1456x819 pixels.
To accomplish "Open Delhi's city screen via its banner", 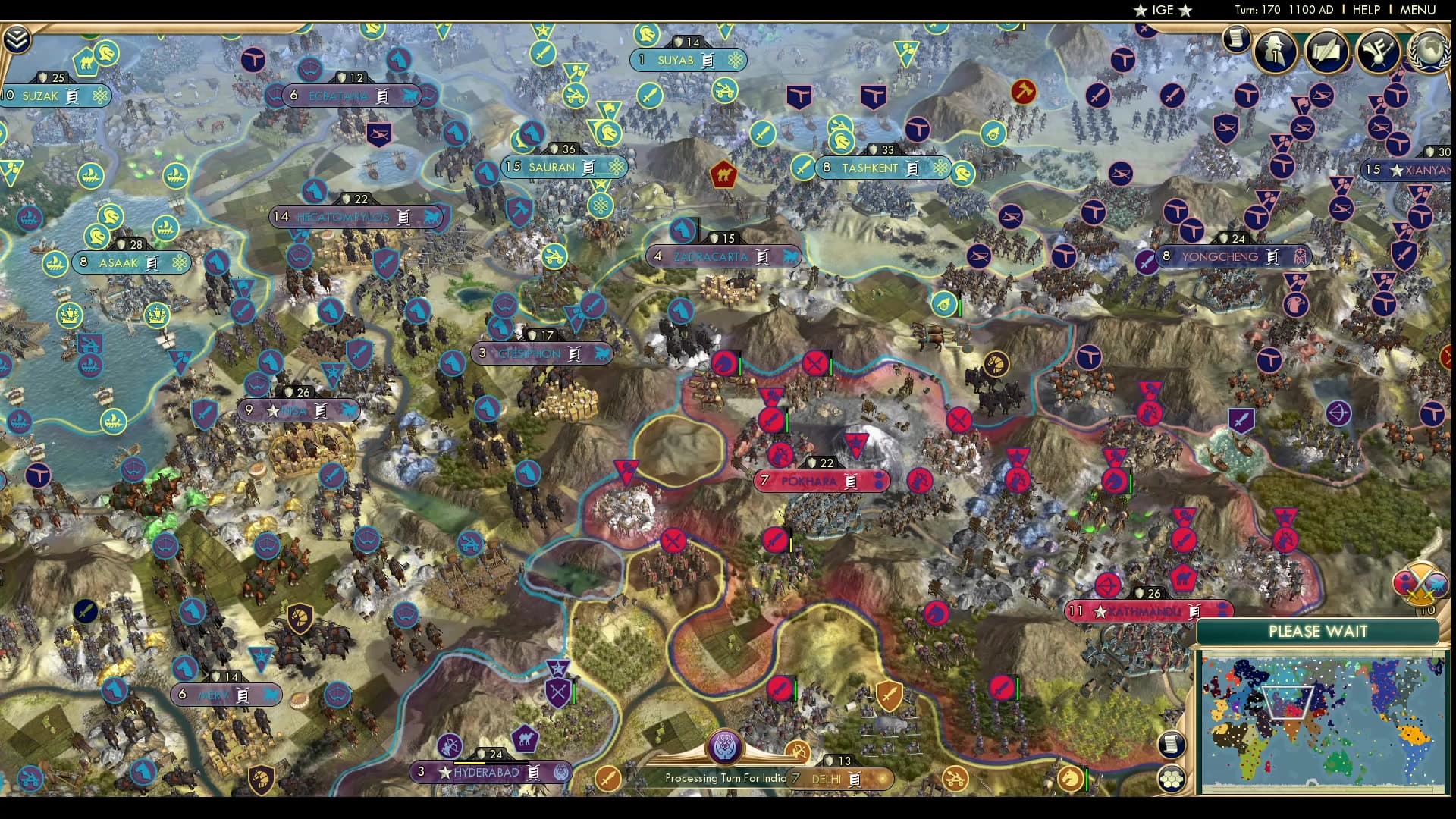I will [828, 779].
